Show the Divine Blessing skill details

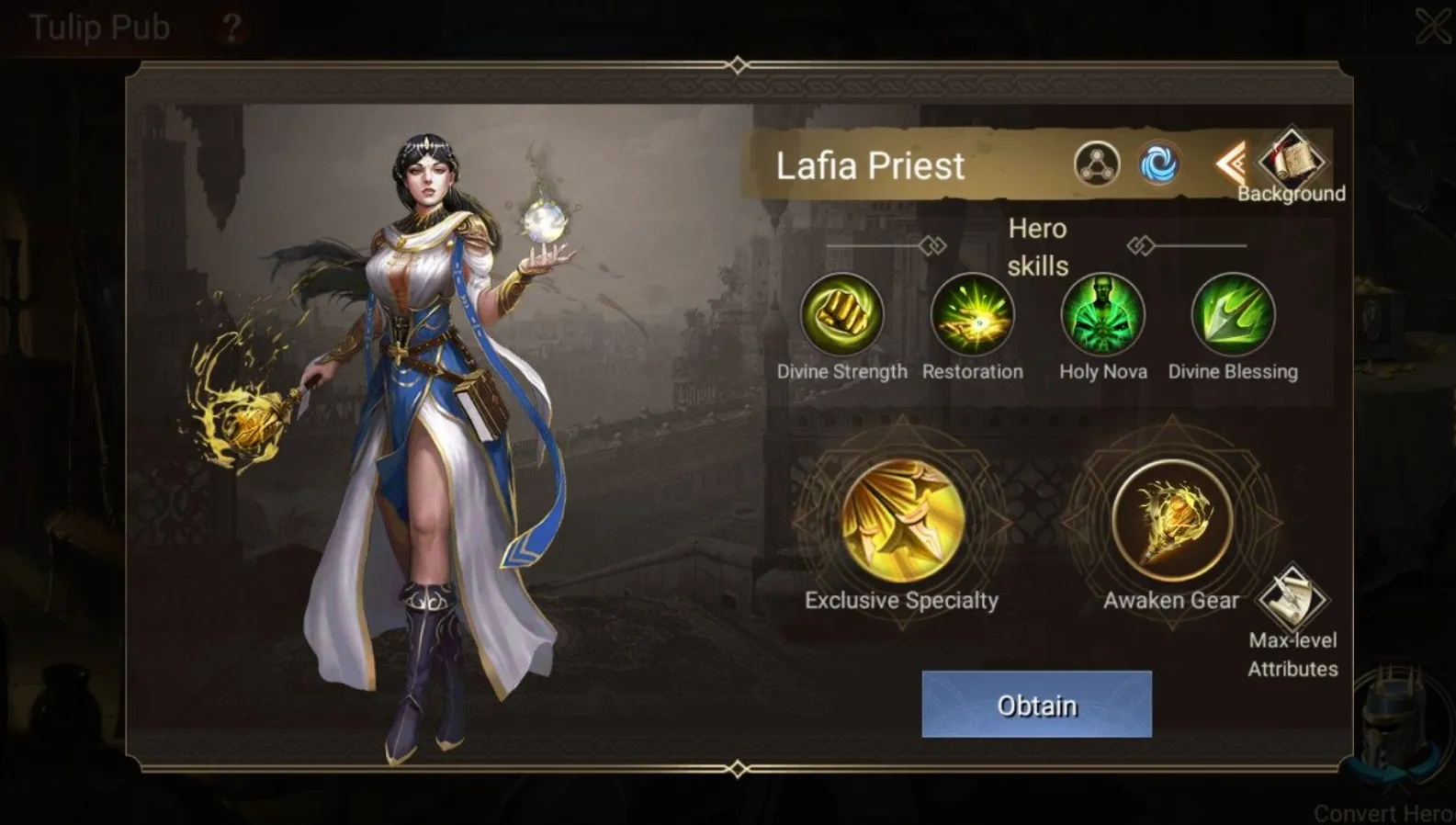(1233, 315)
